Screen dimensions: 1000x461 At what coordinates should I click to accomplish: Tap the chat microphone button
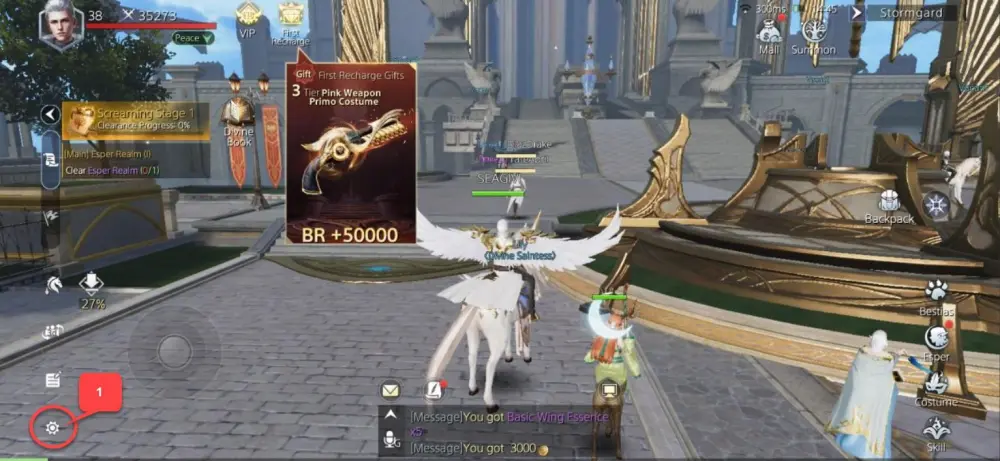coord(391,439)
